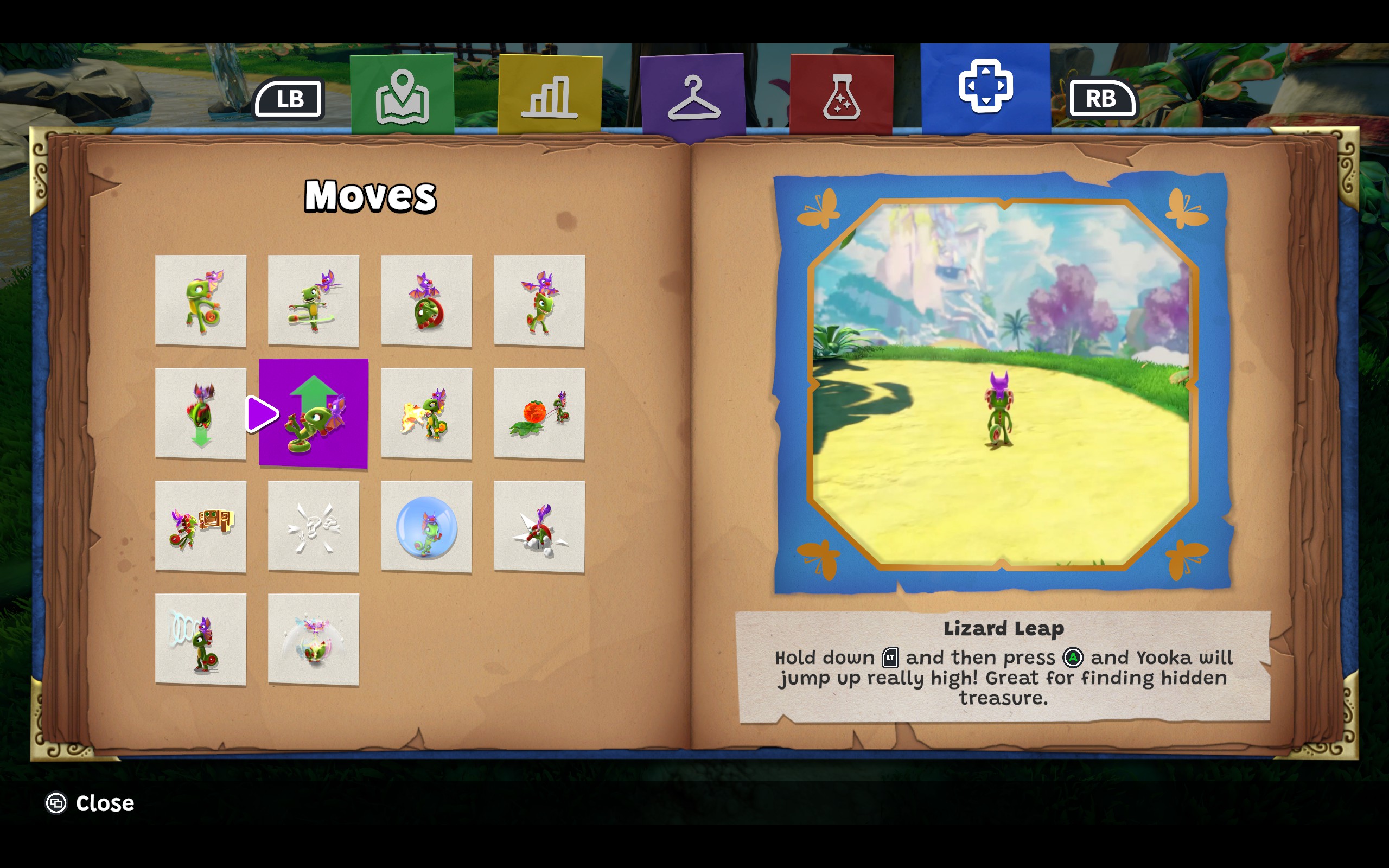This screenshot has height=868, width=1389.
Task: Pick the move showing a red berry plant
Action: click(539, 413)
